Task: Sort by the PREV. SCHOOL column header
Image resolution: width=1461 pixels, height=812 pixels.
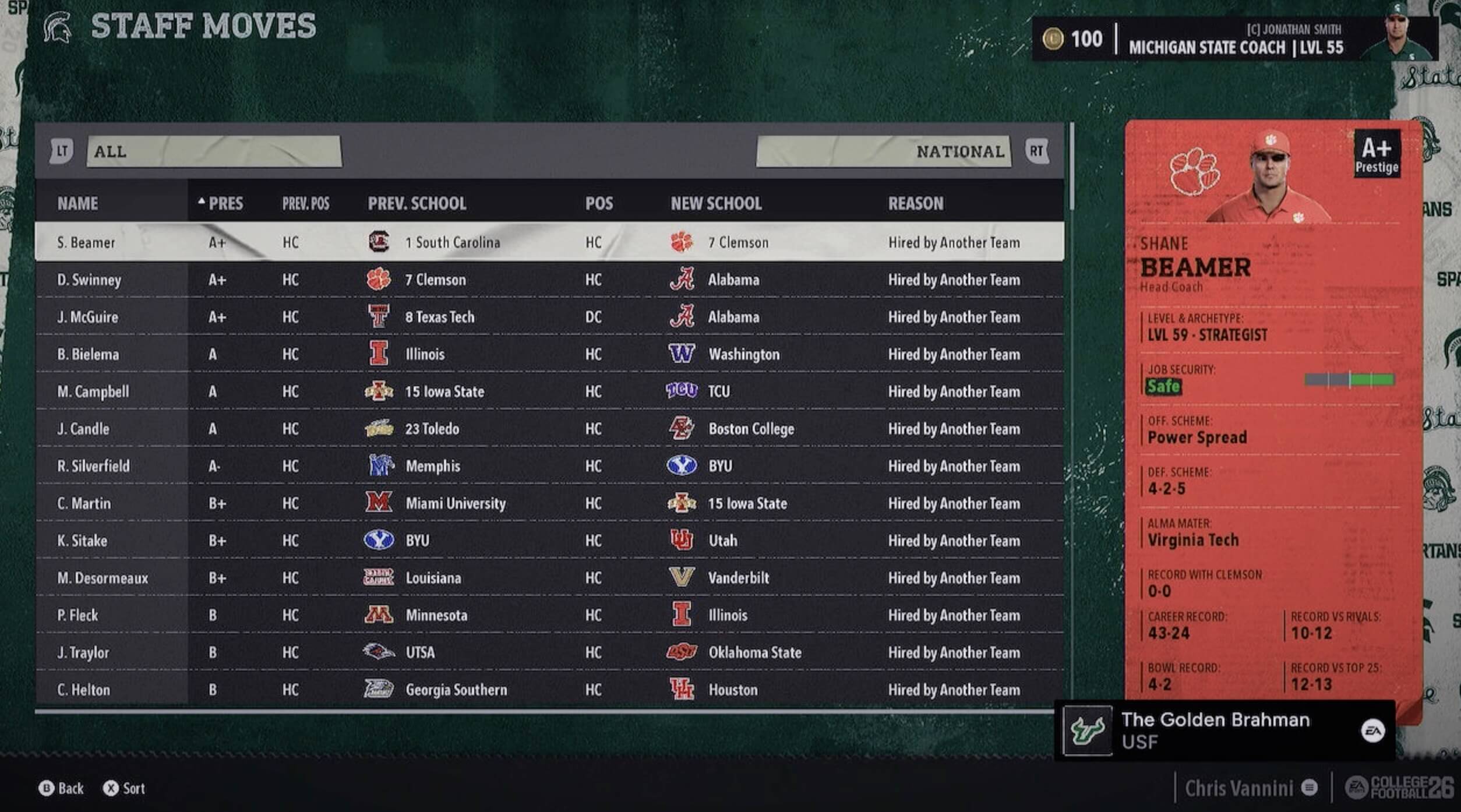Action: click(417, 203)
